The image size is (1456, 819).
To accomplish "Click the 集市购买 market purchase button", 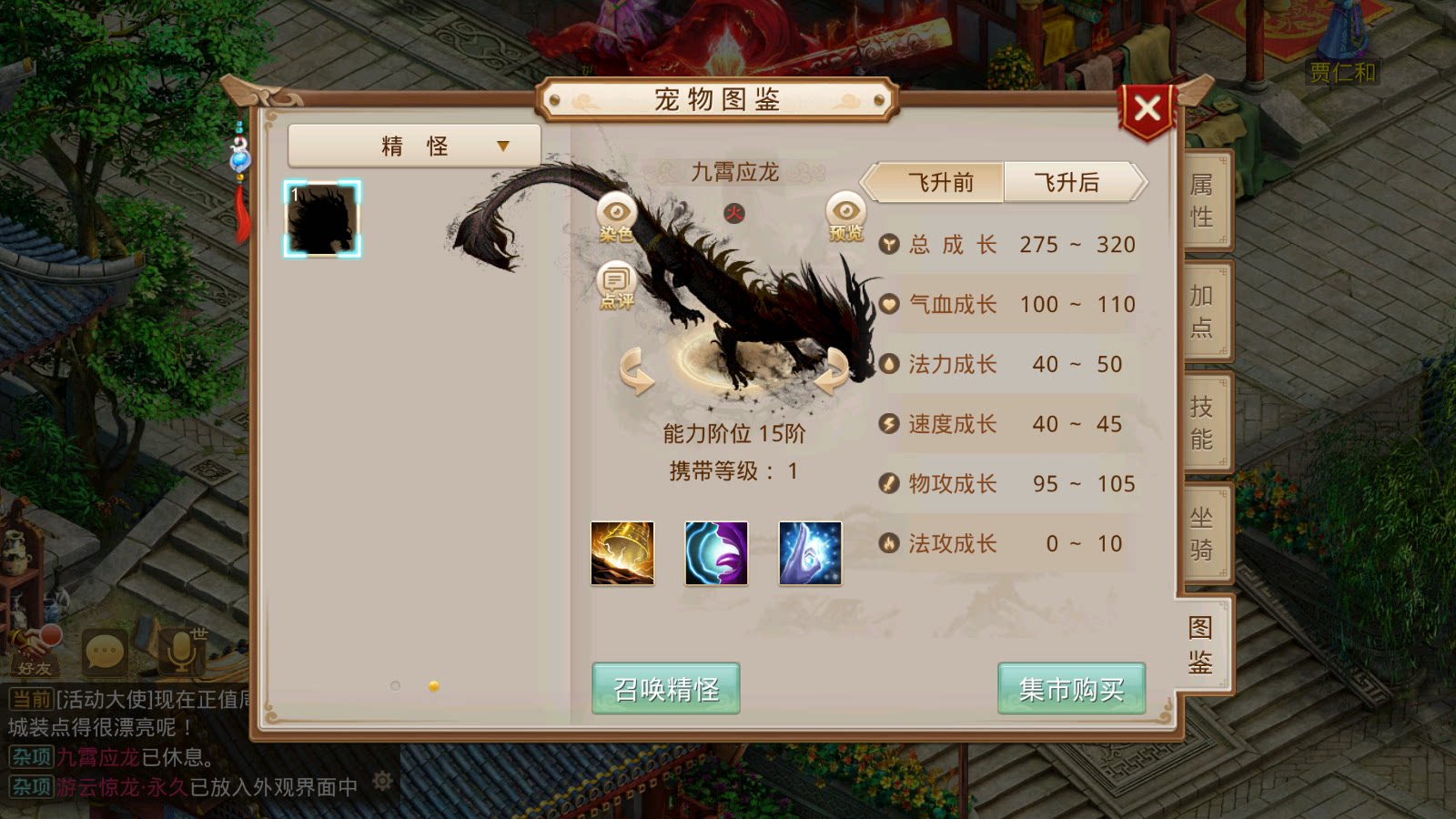I will pos(1070,690).
